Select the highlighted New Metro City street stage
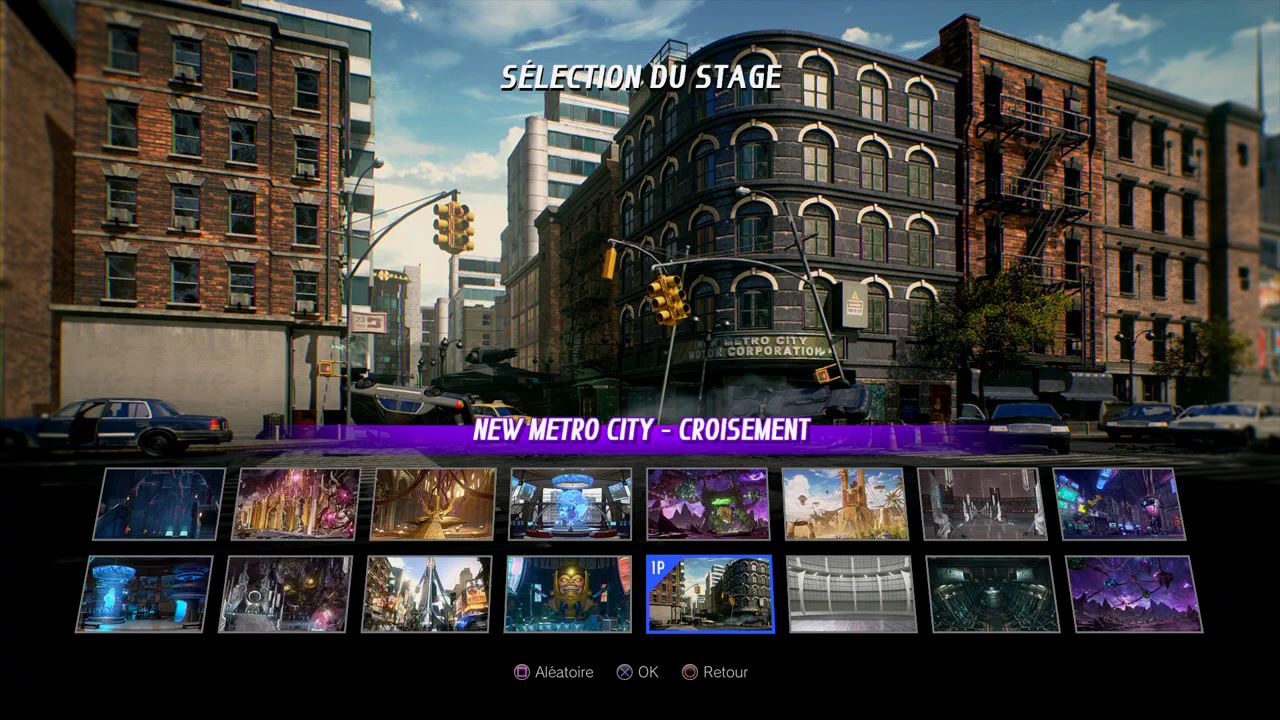The image size is (1280, 720). 710,594
